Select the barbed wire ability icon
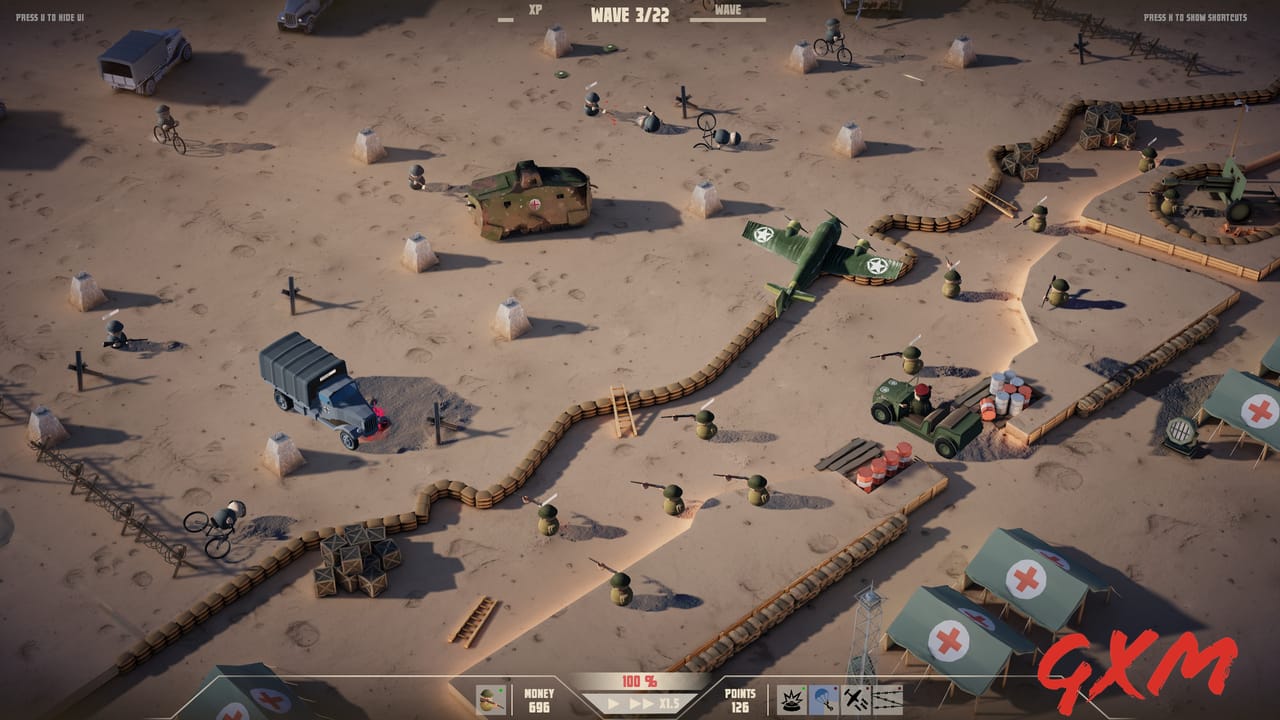 point(888,700)
